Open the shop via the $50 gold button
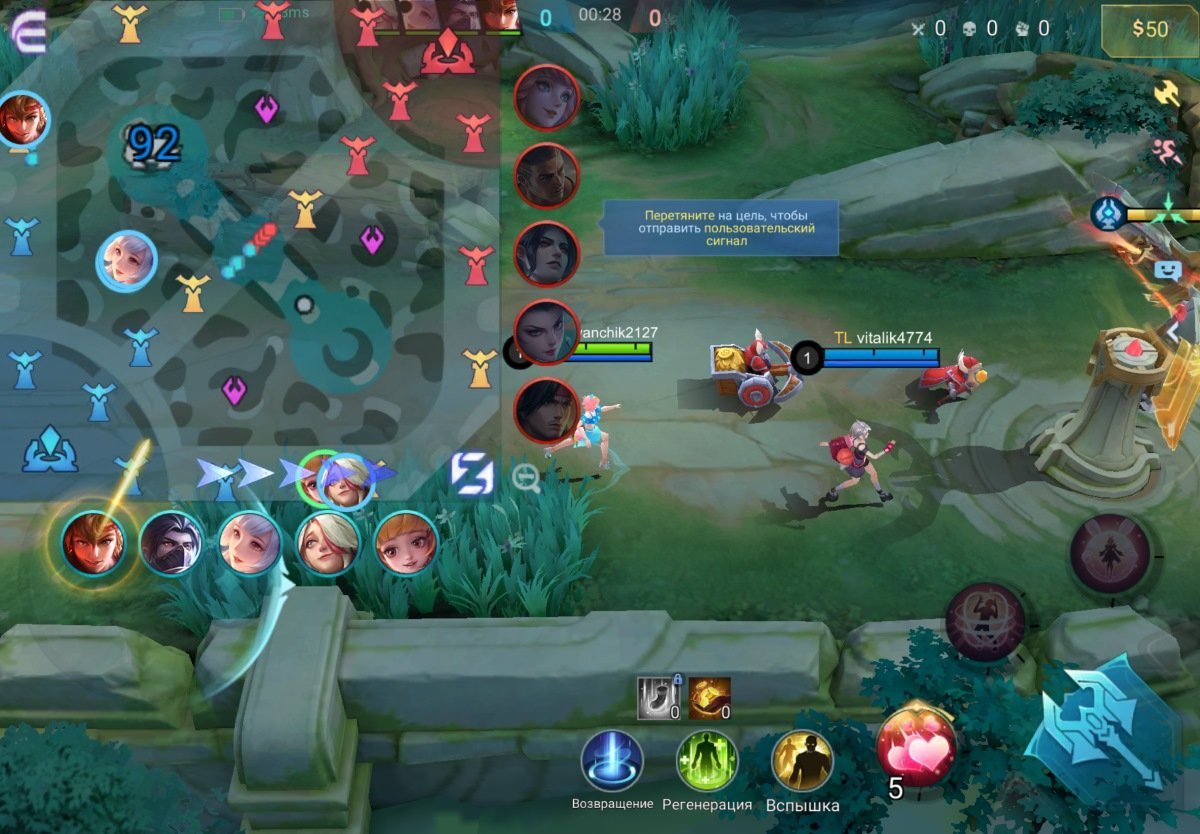Image resolution: width=1200 pixels, height=834 pixels. (1149, 29)
